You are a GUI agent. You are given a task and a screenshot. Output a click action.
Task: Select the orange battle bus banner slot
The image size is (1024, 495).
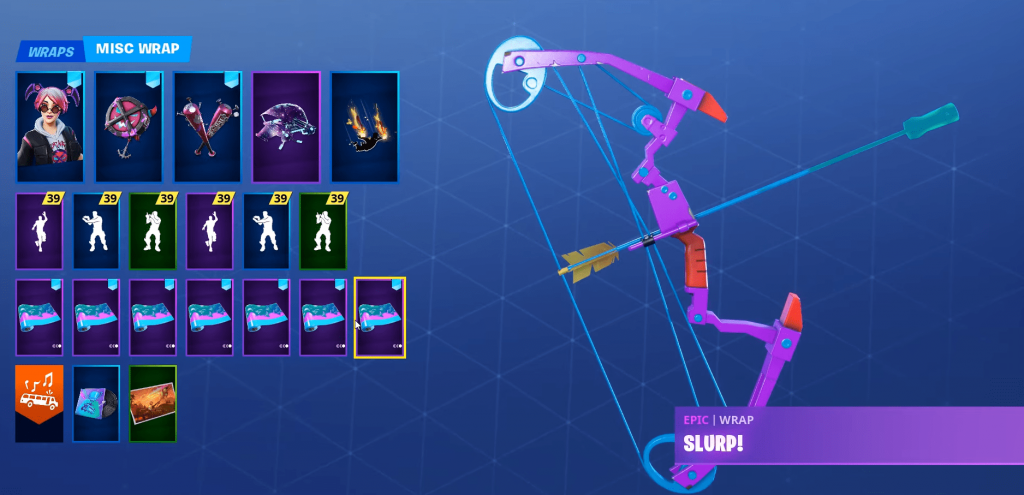coord(39,403)
